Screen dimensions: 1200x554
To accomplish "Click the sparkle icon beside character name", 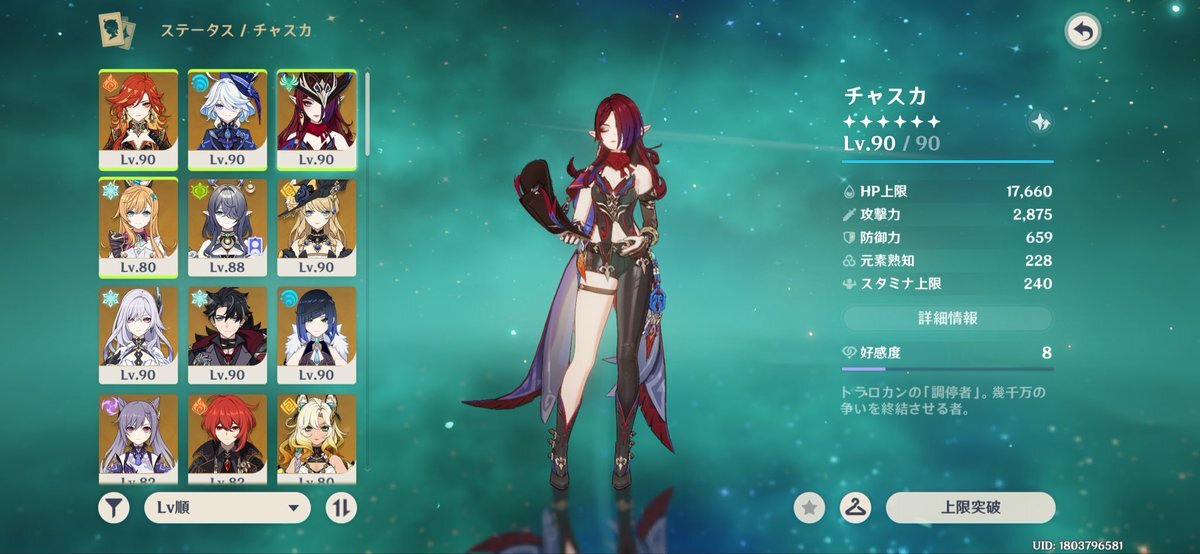I will click(x=1038, y=123).
